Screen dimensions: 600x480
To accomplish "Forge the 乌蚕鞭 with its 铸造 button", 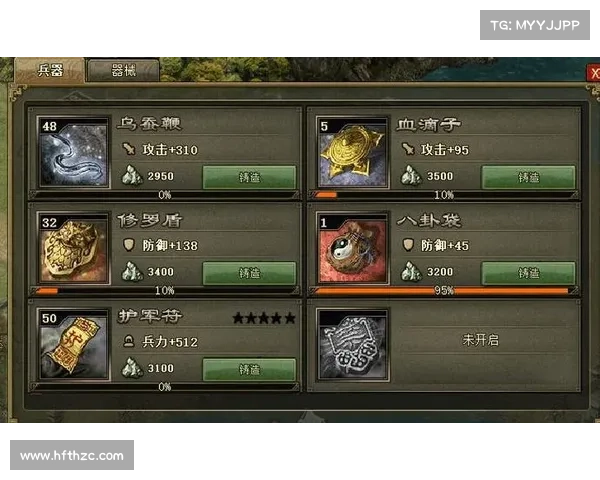I will tap(249, 177).
